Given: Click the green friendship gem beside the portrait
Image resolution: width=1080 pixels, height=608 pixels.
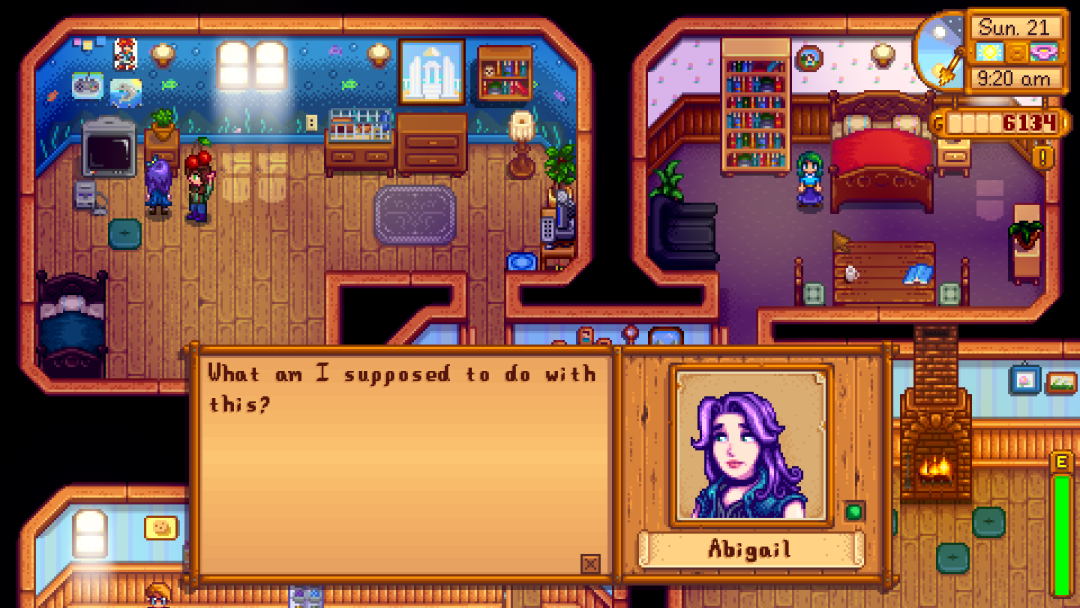Looking at the screenshot, I should (852, 511).
